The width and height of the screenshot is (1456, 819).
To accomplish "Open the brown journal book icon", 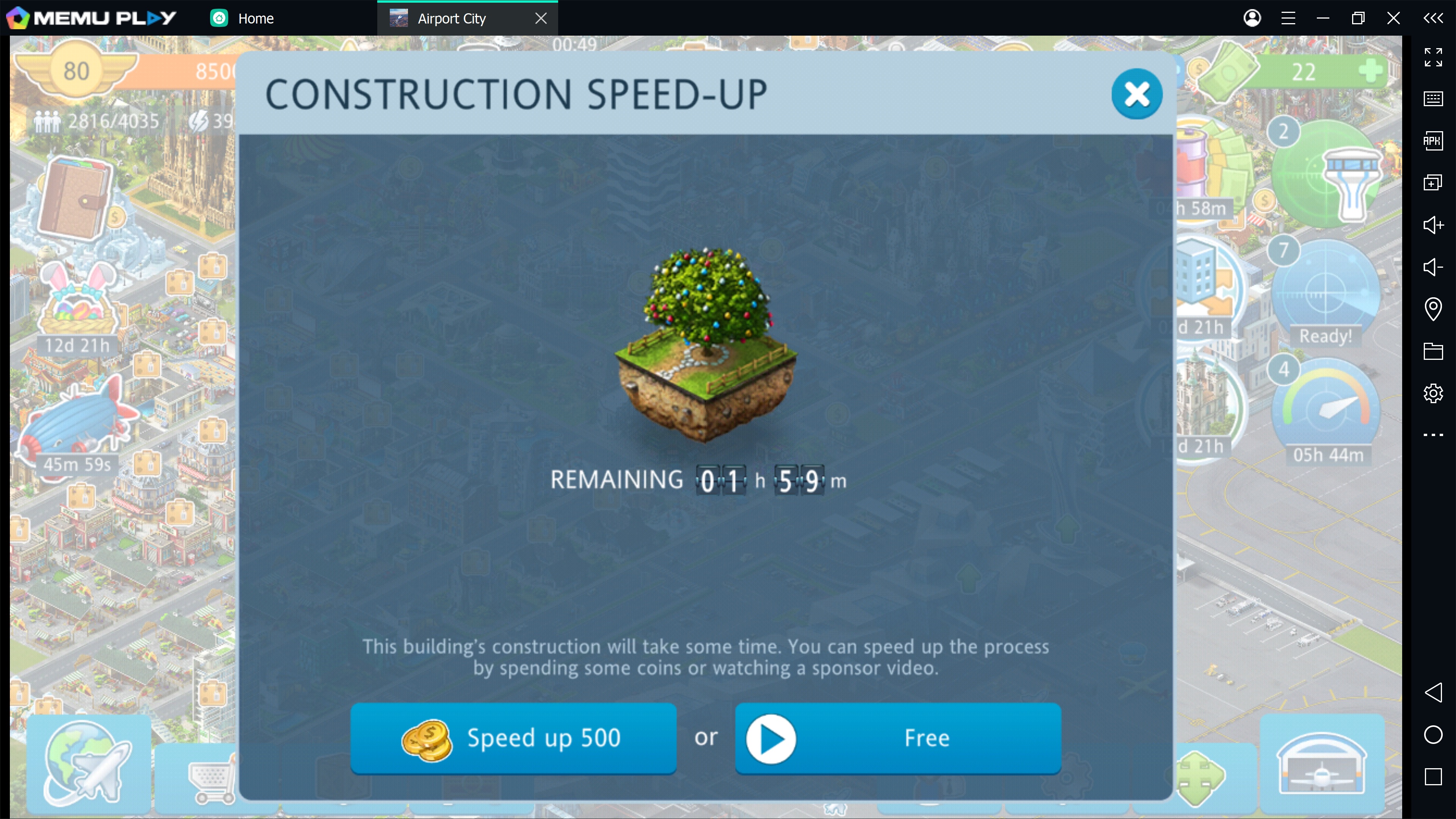I will point(75,198).
